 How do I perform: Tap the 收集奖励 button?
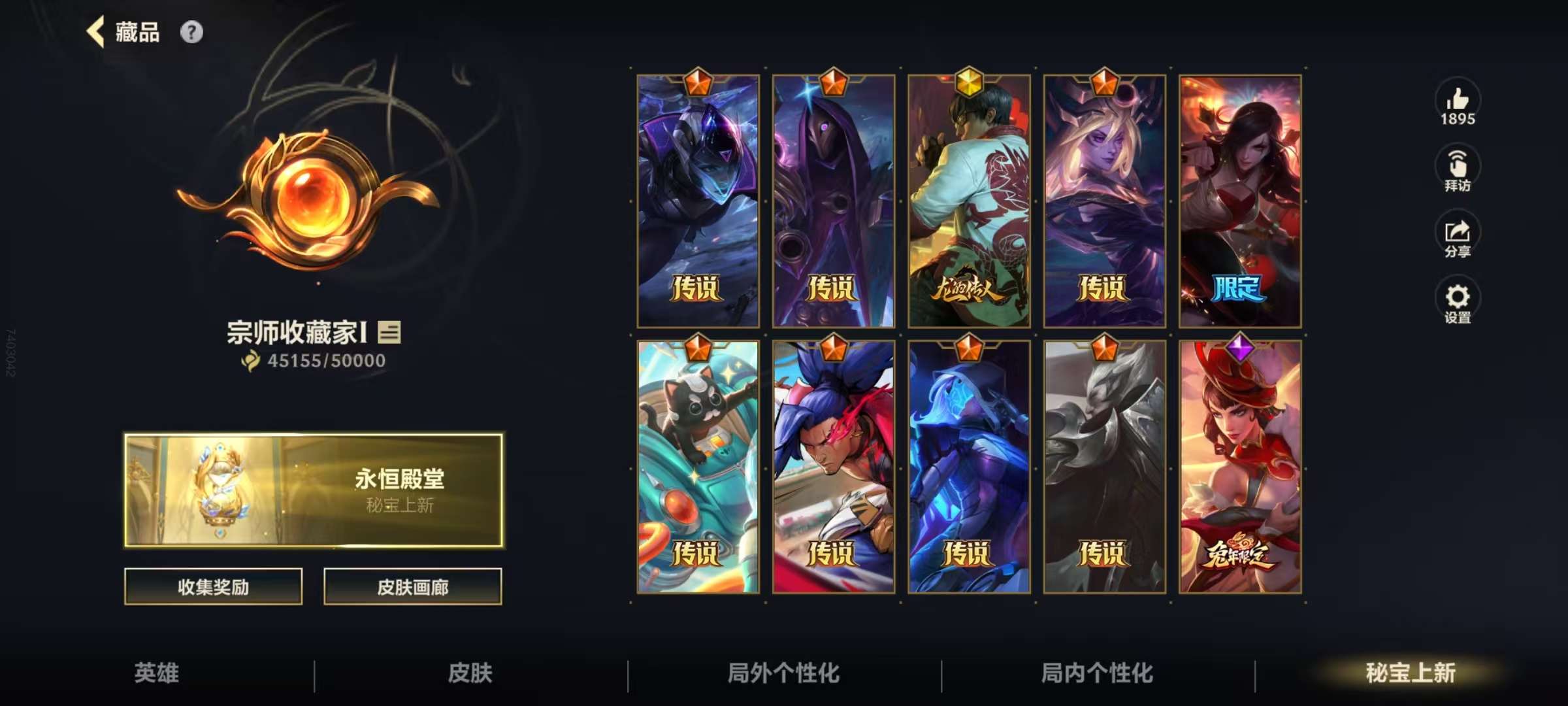click(x=212, y=587)
